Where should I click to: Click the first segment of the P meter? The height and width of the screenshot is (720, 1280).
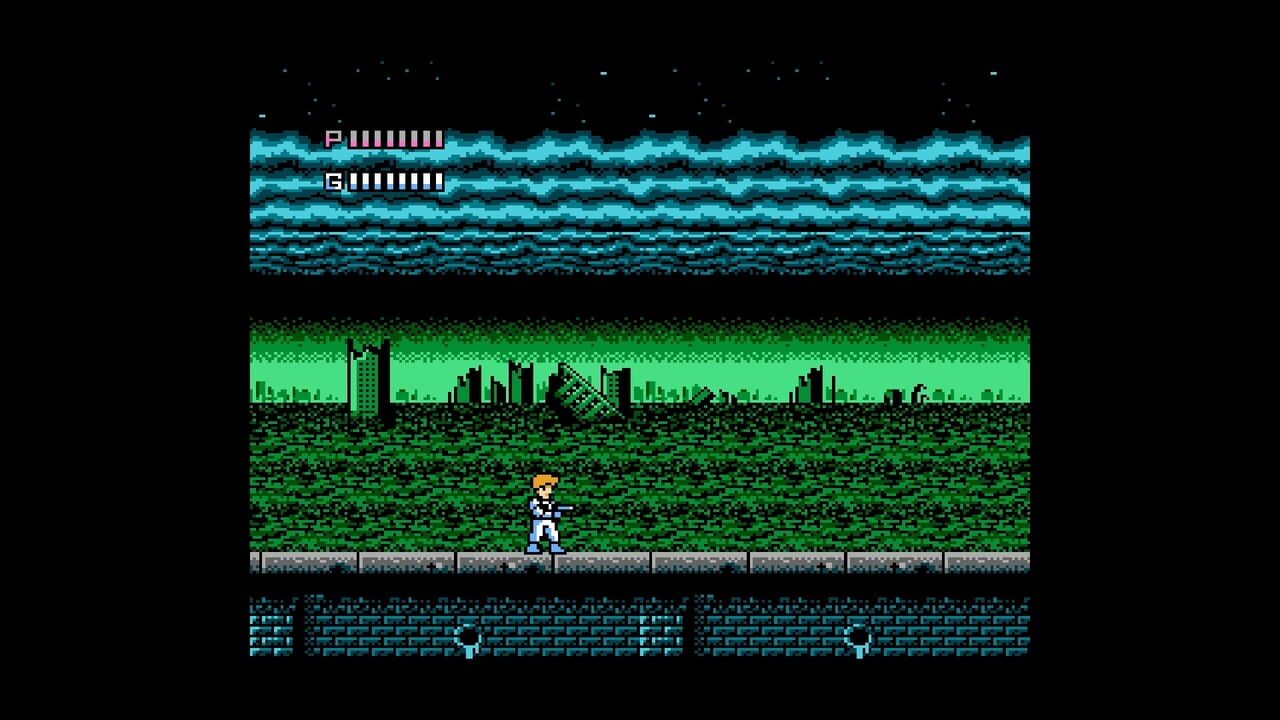355,138
